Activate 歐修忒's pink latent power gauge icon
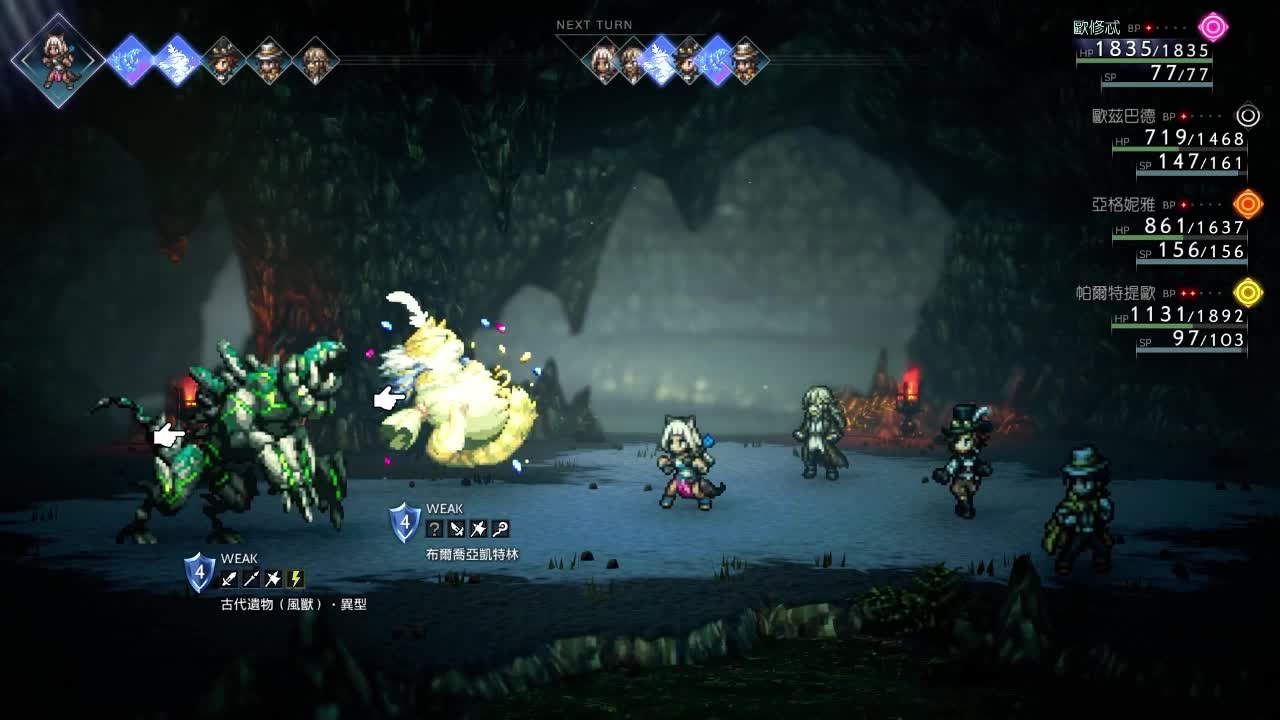This screenshot has width=1280, height=720. click(1213, 27)
